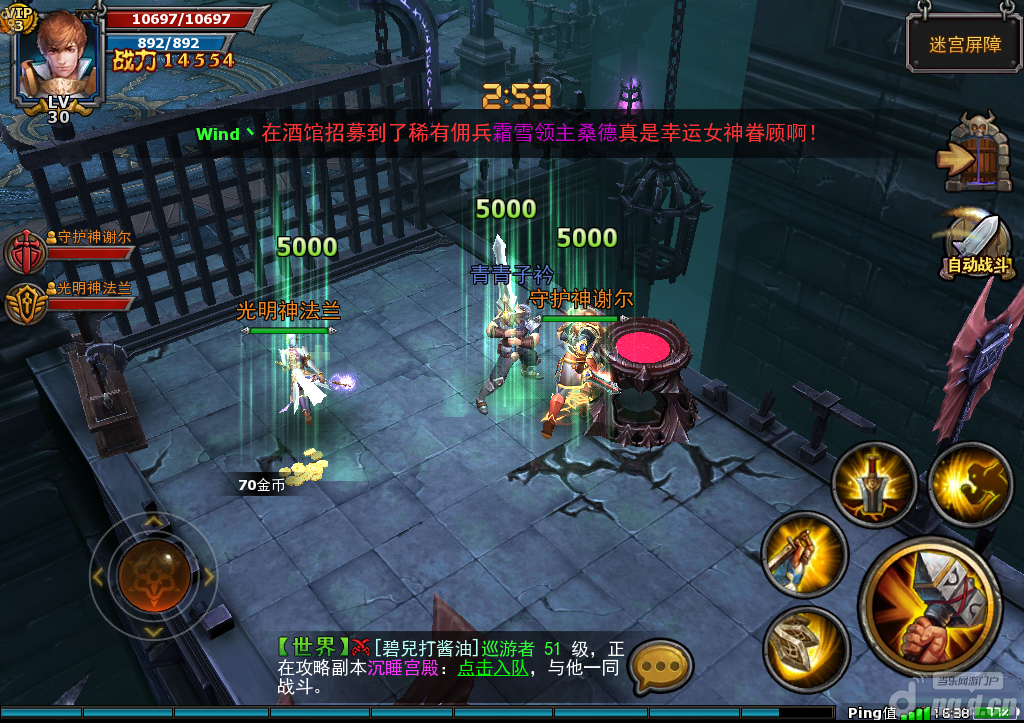Image resolution: width=1024 pixels, height=723 pixels.
Task: Open the world chat message box
Action: click(x=450, y=666)
